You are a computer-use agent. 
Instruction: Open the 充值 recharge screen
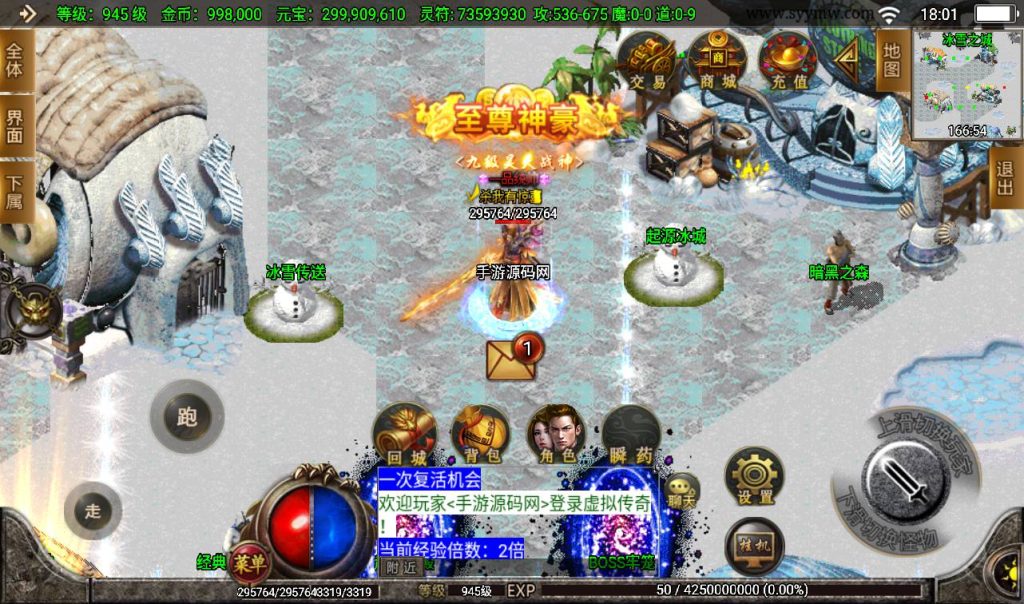pos(788,62)
